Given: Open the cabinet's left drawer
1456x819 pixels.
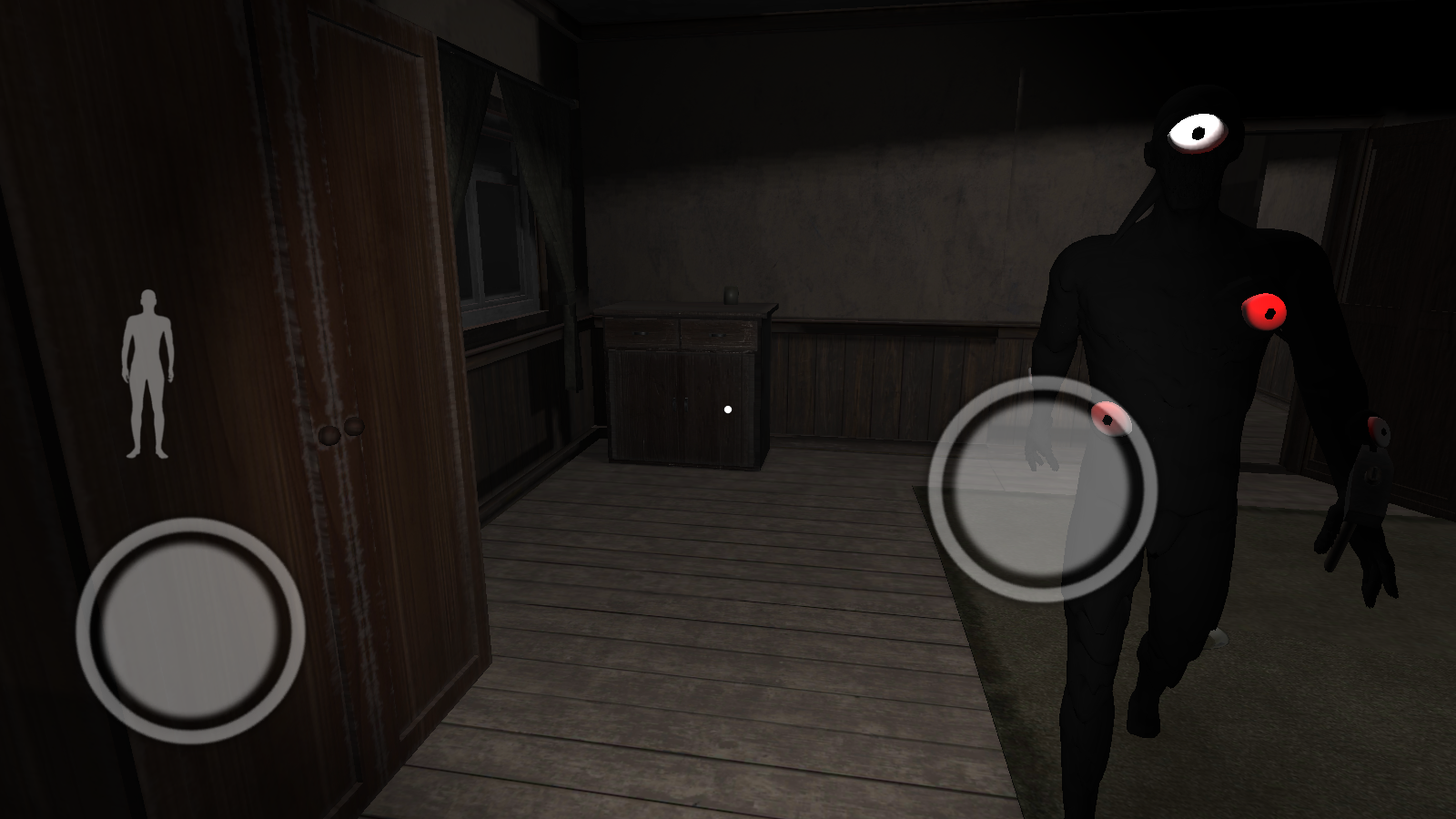Looking at the screenshot, I should pyautogui.click(x=642, y=331).
